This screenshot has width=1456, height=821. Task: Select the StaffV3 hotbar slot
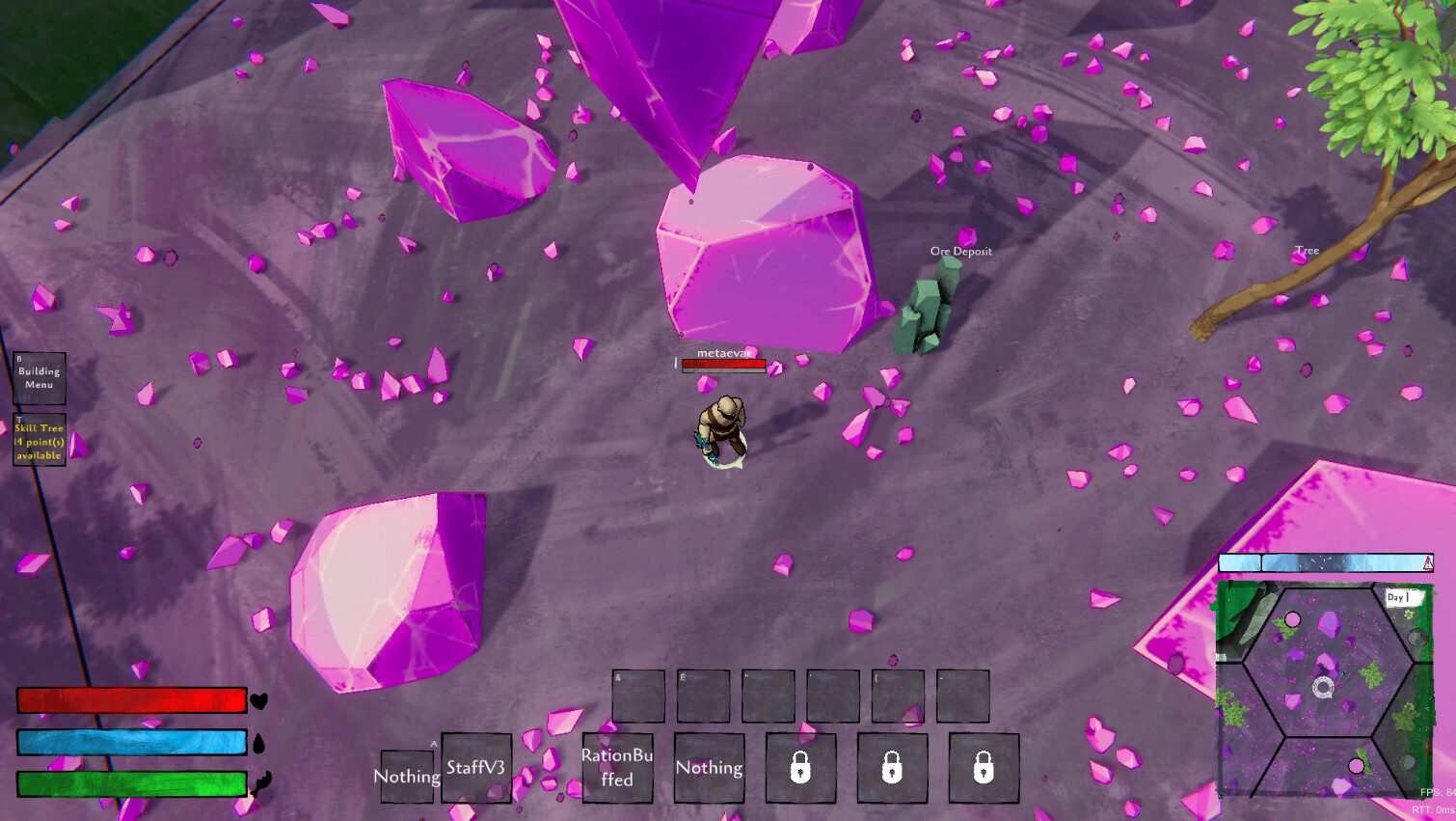tap(475, 768)
